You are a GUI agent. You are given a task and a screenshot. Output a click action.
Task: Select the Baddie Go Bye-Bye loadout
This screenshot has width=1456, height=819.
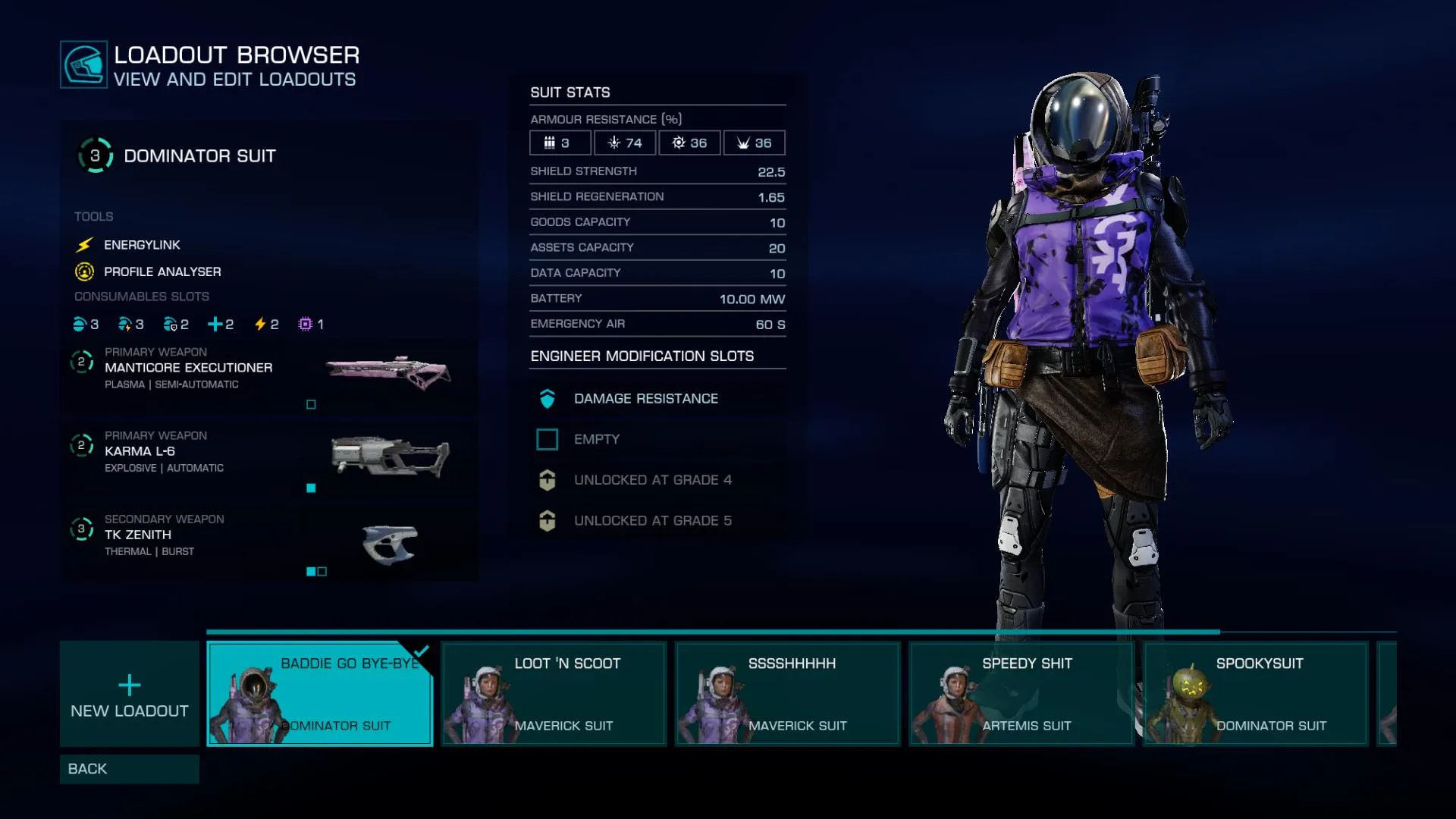click(x=319, y=694)
